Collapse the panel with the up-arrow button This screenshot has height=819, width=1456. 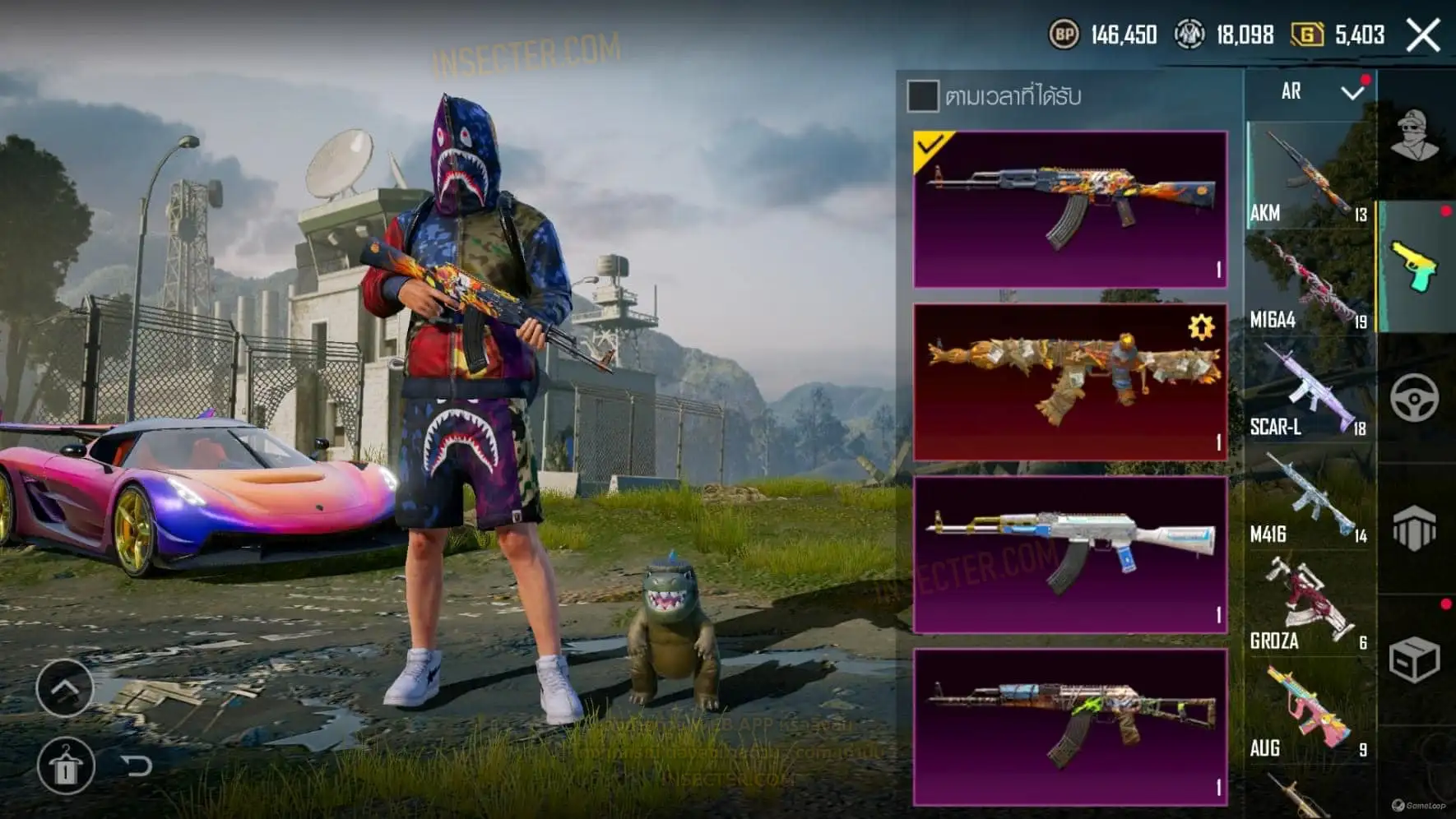(x=65, y=687)
